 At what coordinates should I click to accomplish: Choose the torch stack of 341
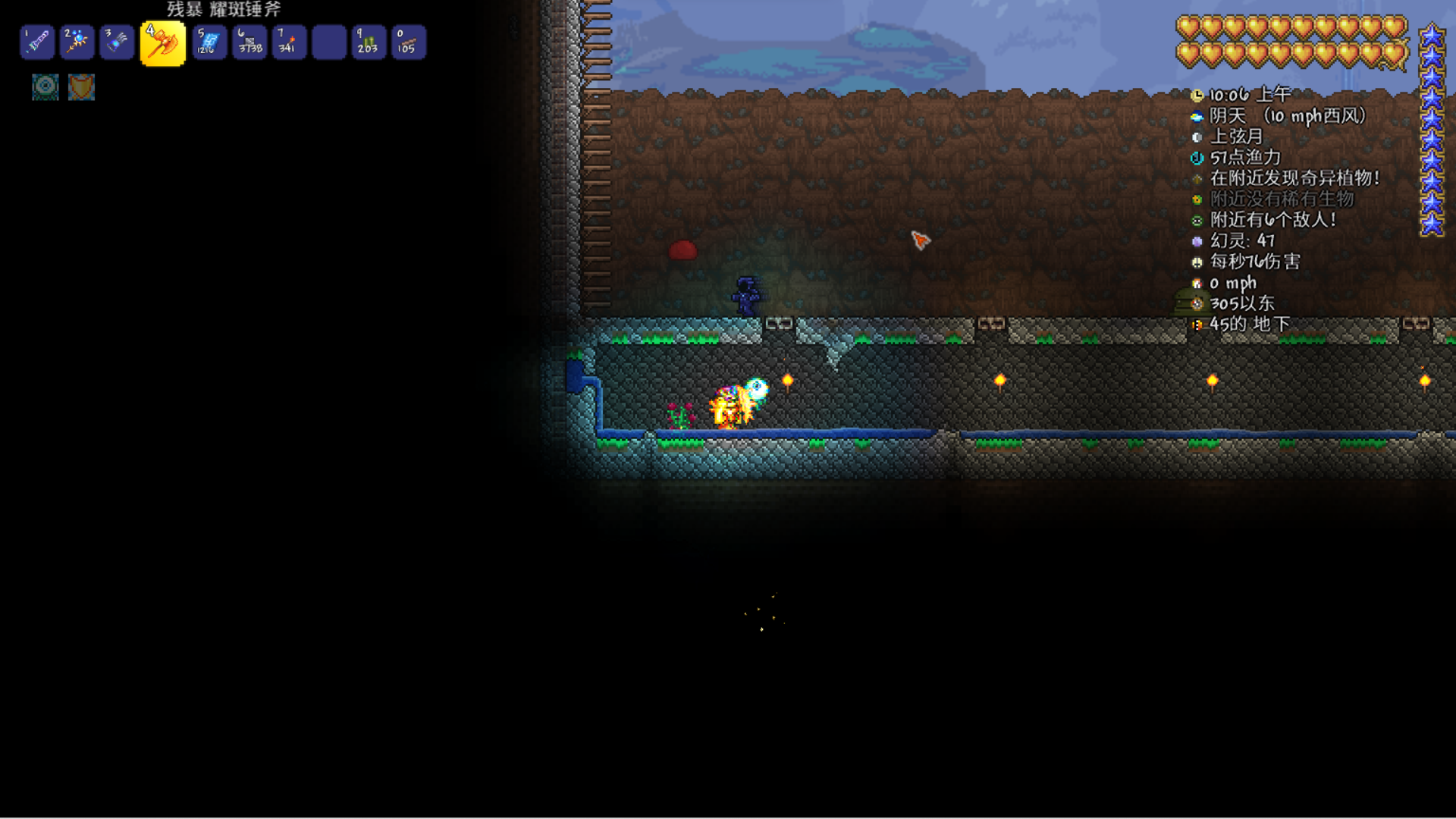click(x=289, y=42)
